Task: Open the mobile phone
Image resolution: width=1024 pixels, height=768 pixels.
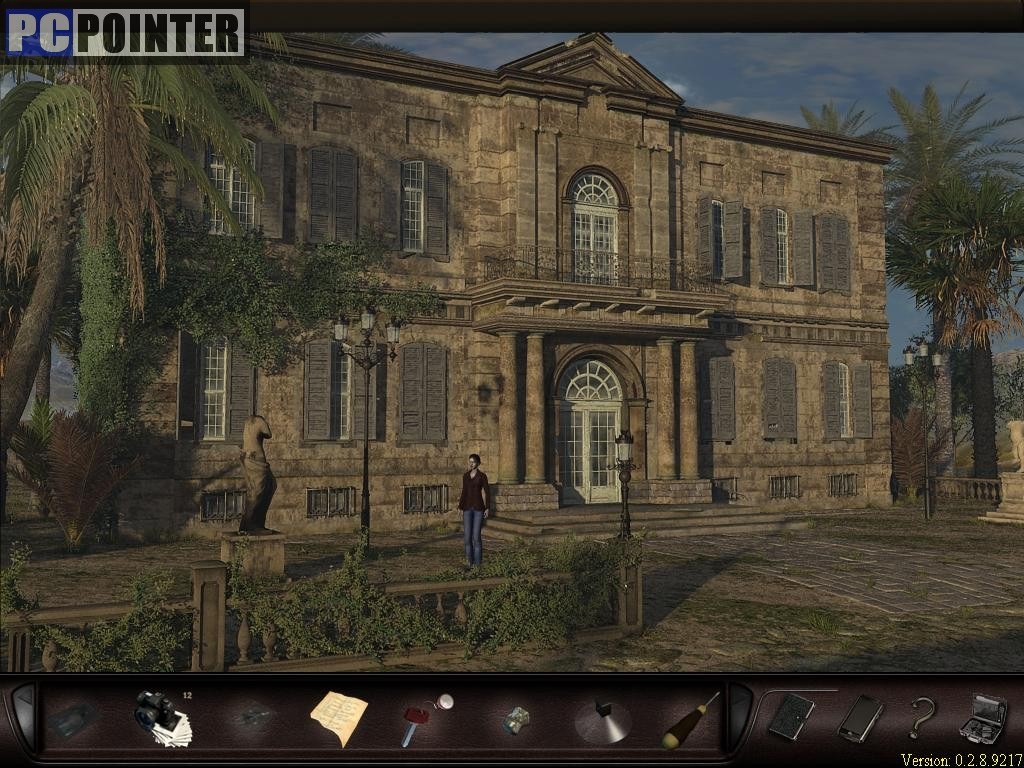Action: [859, 717]
